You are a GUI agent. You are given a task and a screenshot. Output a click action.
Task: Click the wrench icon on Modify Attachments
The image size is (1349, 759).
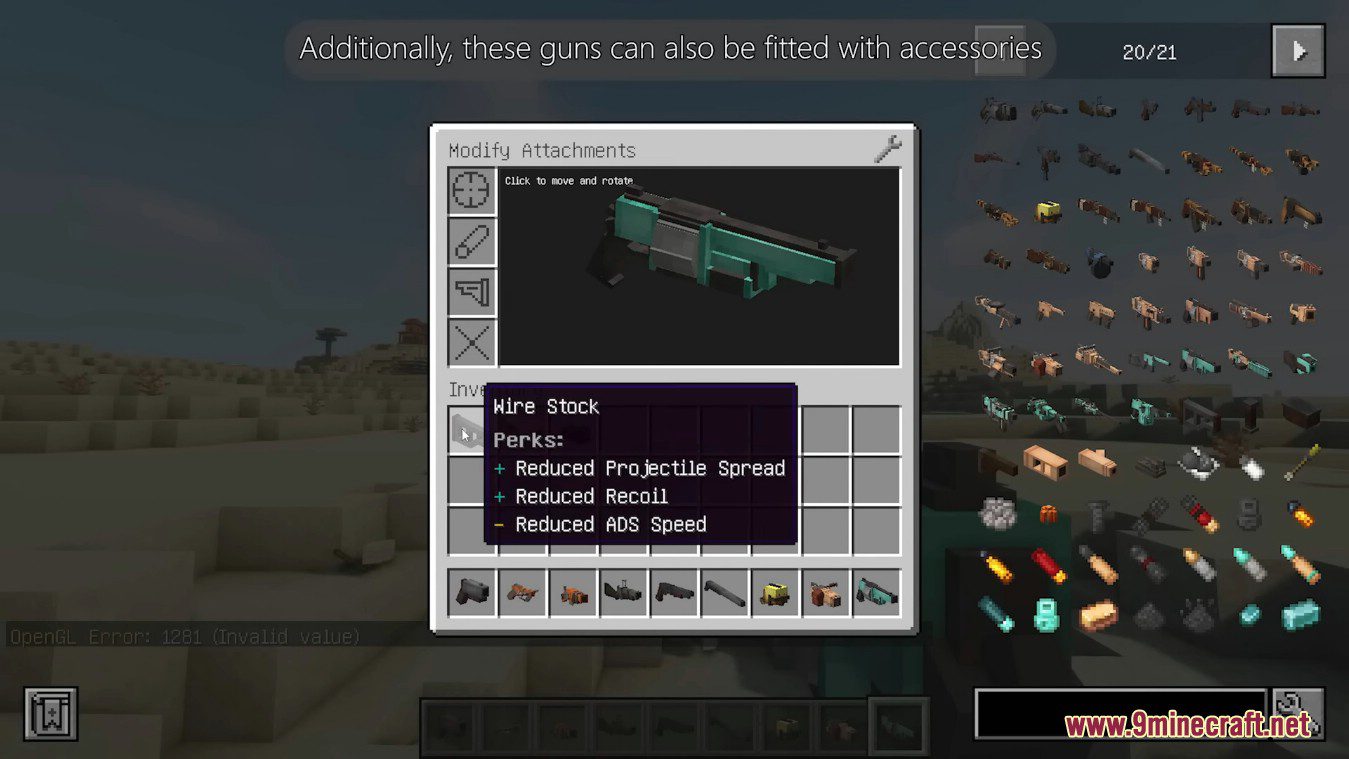888,147
